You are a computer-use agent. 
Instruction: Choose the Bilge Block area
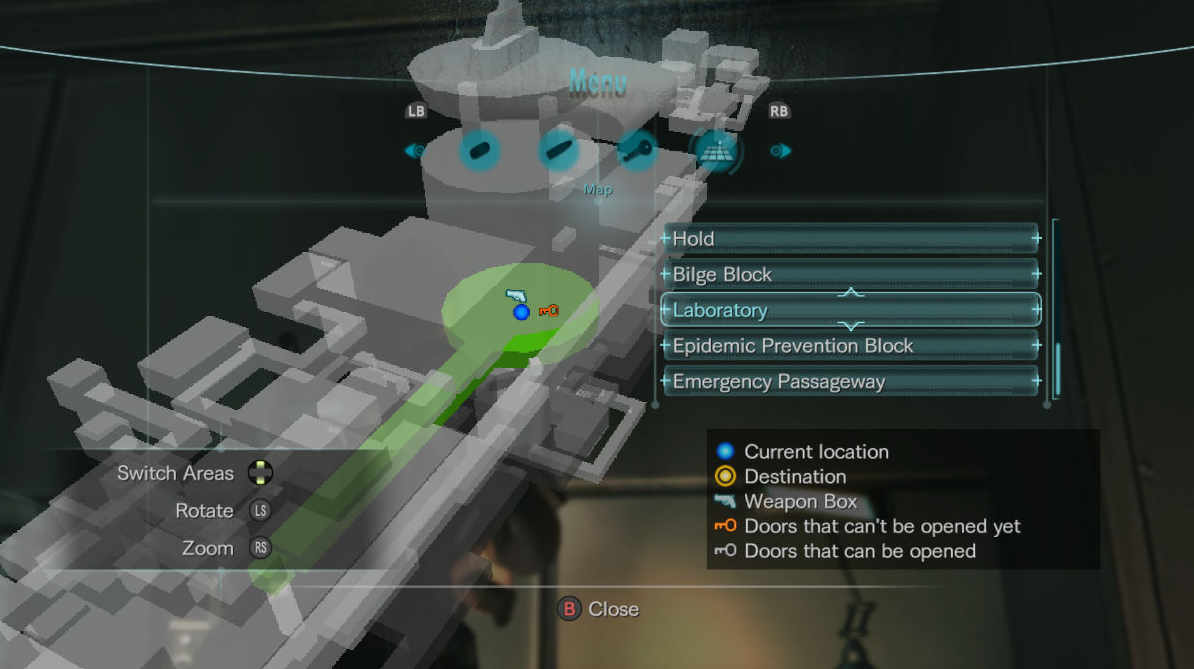point(850,274)
